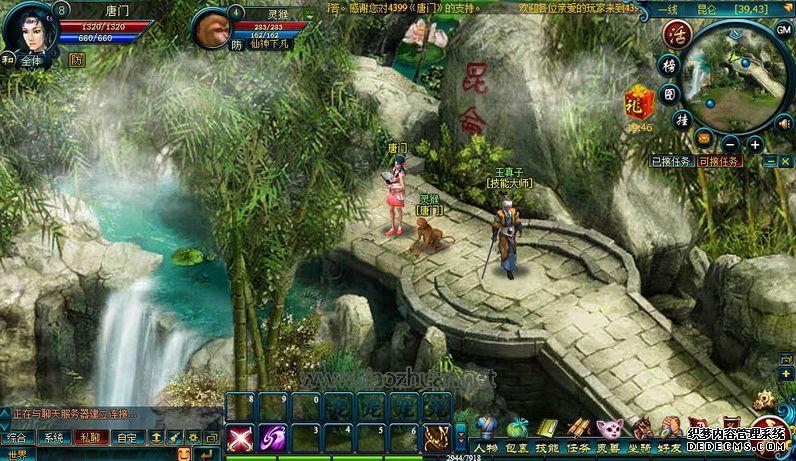Image resolution: width=796 pixels, height=461 pixels.
Task: Select the 私聊 private chat tab
Action: (x=88, y=437)
